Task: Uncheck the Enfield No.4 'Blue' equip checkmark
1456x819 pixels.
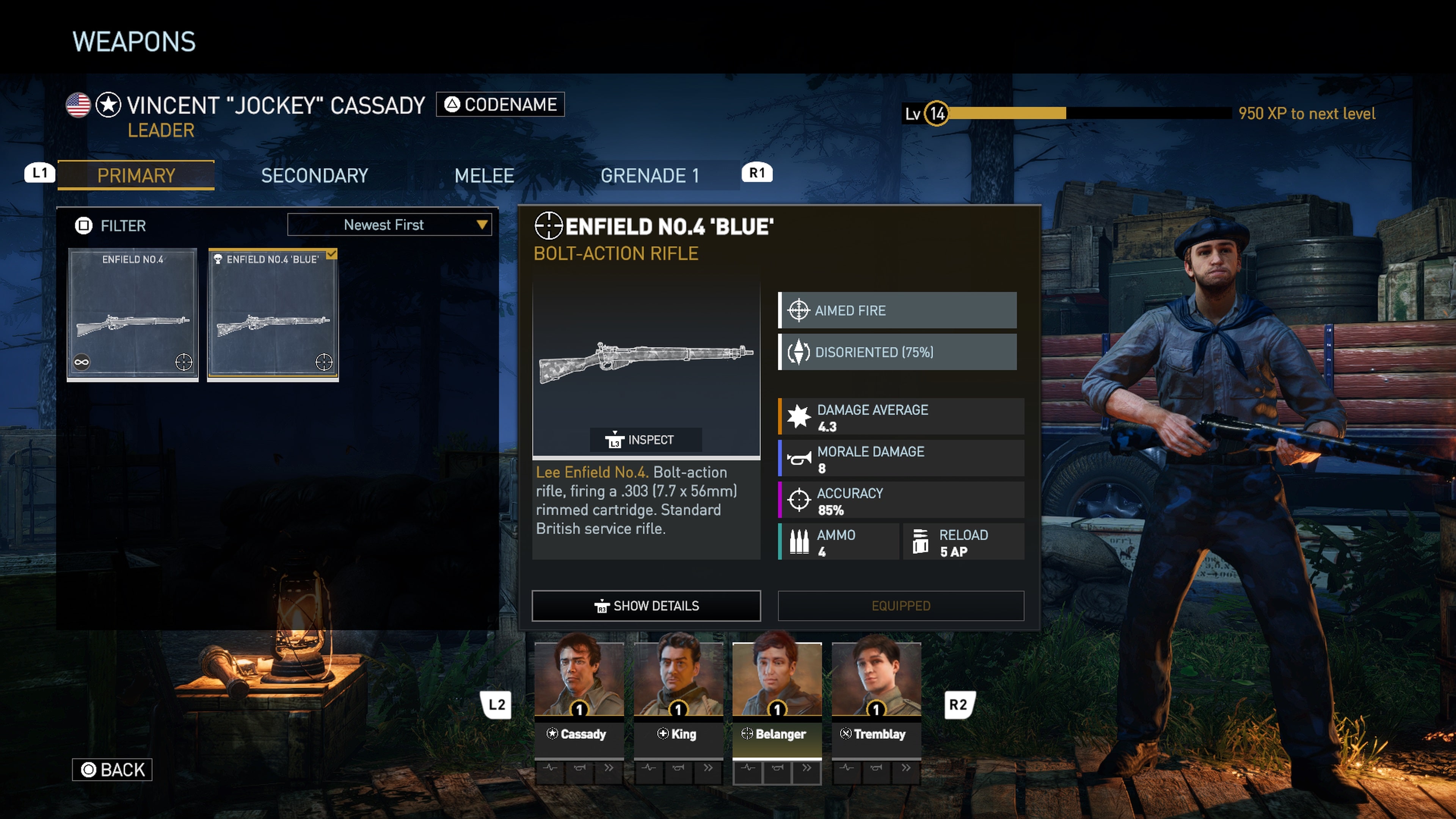Action: [333, 255]
